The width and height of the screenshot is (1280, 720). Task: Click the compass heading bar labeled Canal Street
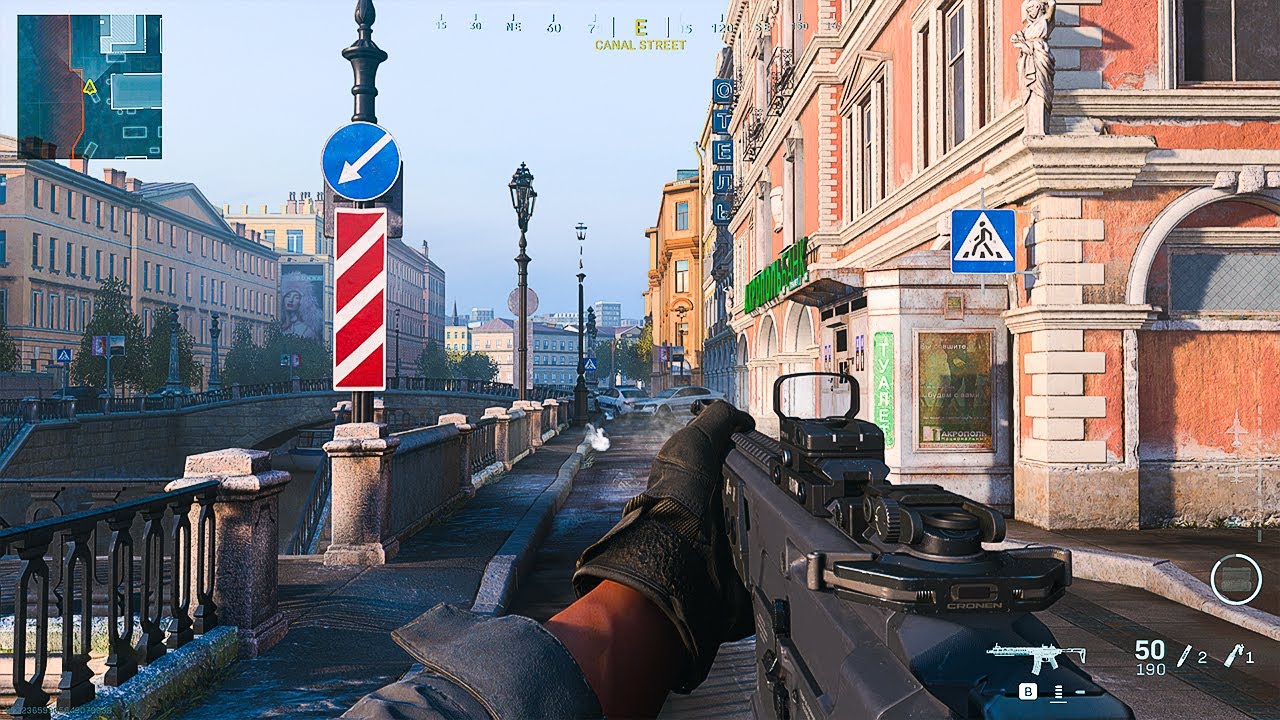(640, 28)
